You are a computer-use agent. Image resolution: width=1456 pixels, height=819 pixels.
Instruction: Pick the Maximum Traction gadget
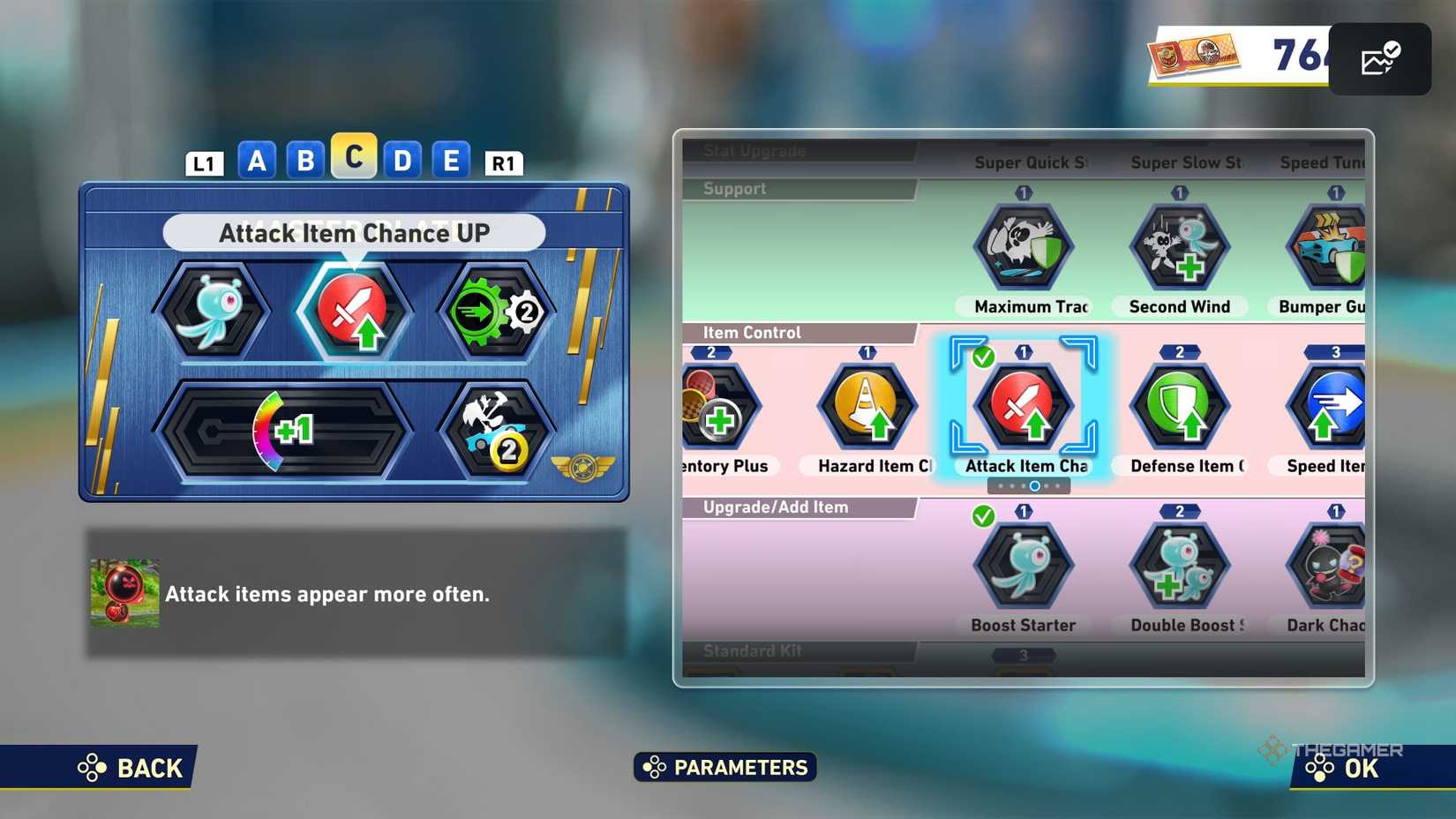(x=1023, y=248)
